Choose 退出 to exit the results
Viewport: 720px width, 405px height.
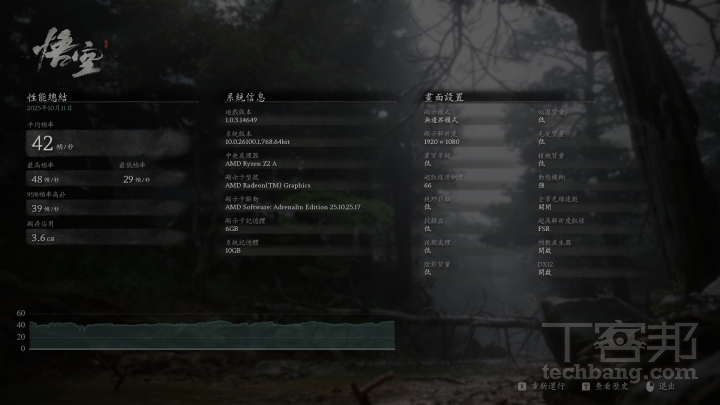click(x=662, y=385)
